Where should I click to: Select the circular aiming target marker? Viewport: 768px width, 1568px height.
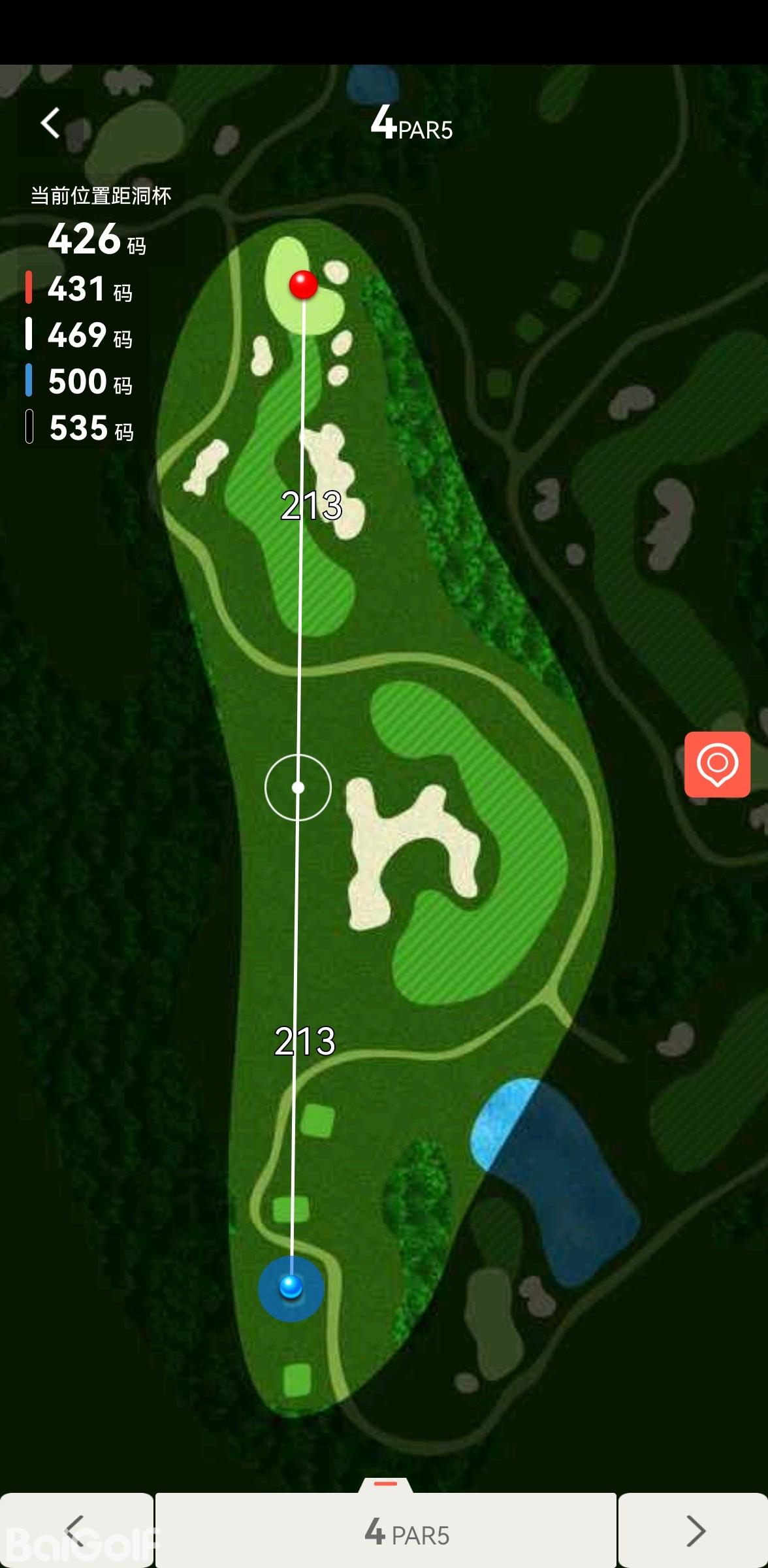pos(298,787)
